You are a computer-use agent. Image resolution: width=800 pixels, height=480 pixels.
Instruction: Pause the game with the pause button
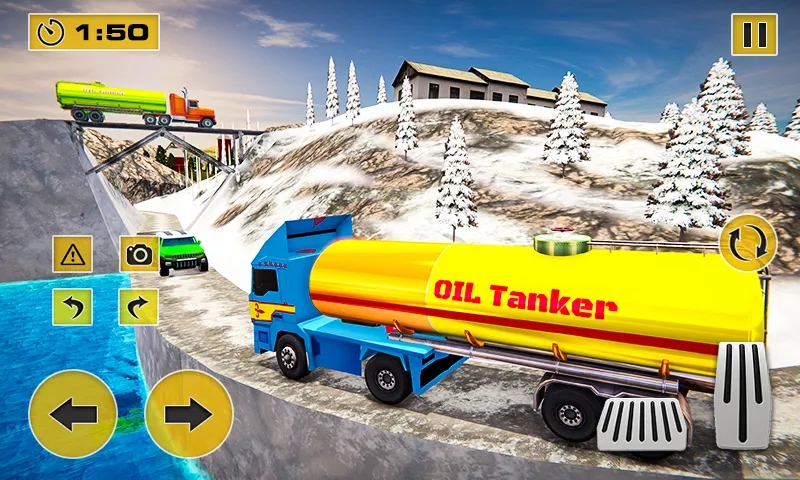754,34
